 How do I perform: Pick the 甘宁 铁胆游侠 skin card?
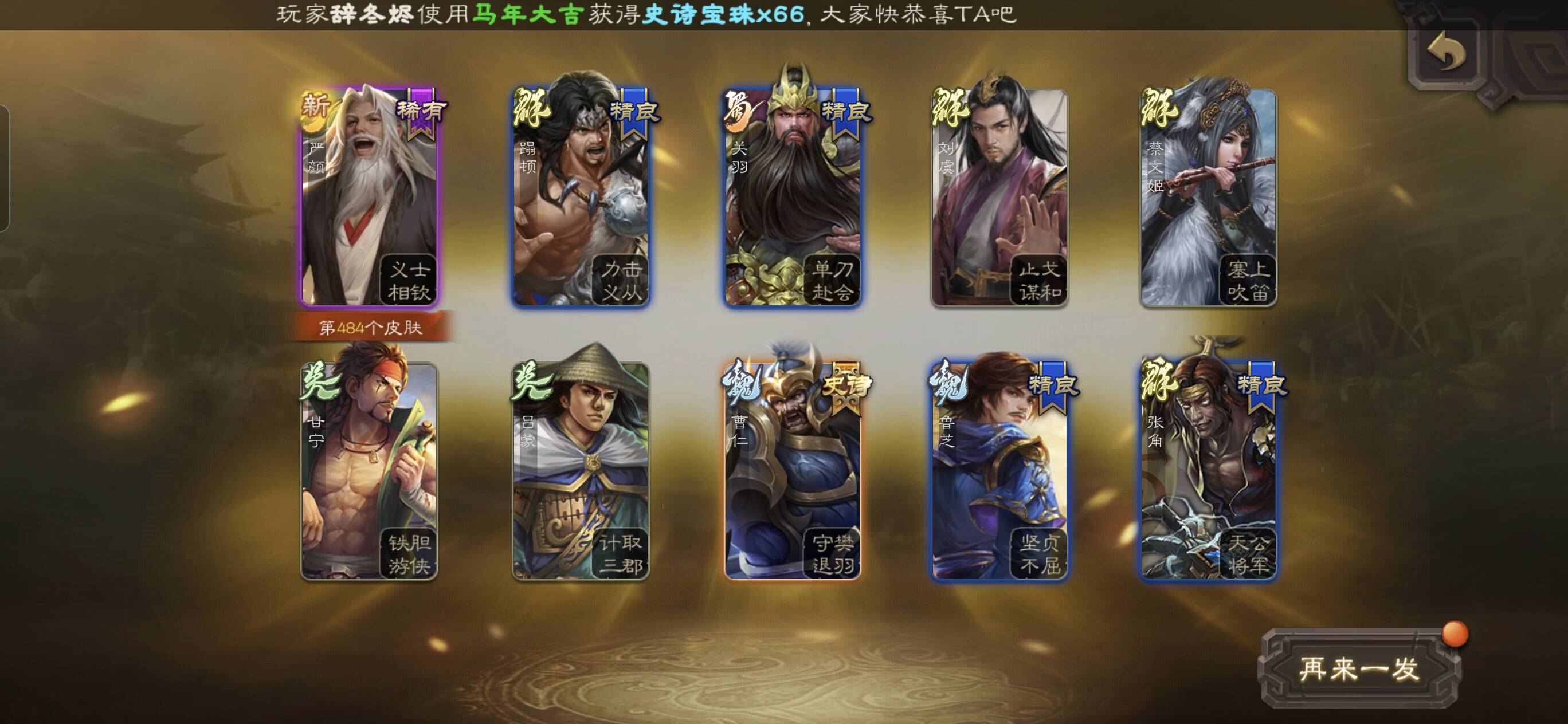(x=369, y=470)
